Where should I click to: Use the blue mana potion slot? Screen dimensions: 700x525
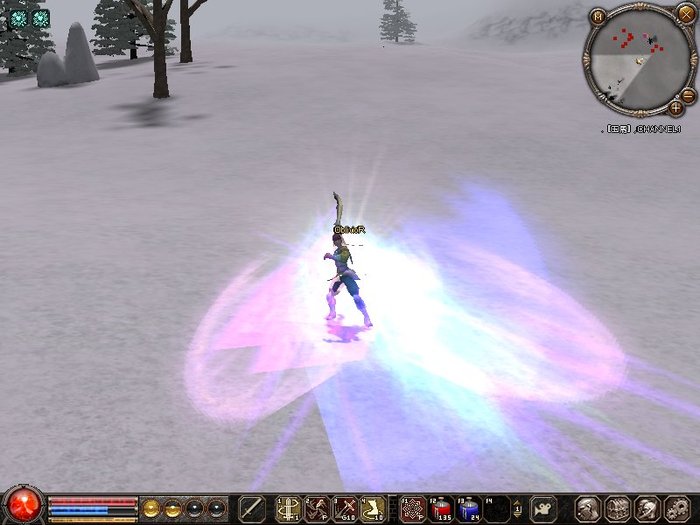point(469,509)
